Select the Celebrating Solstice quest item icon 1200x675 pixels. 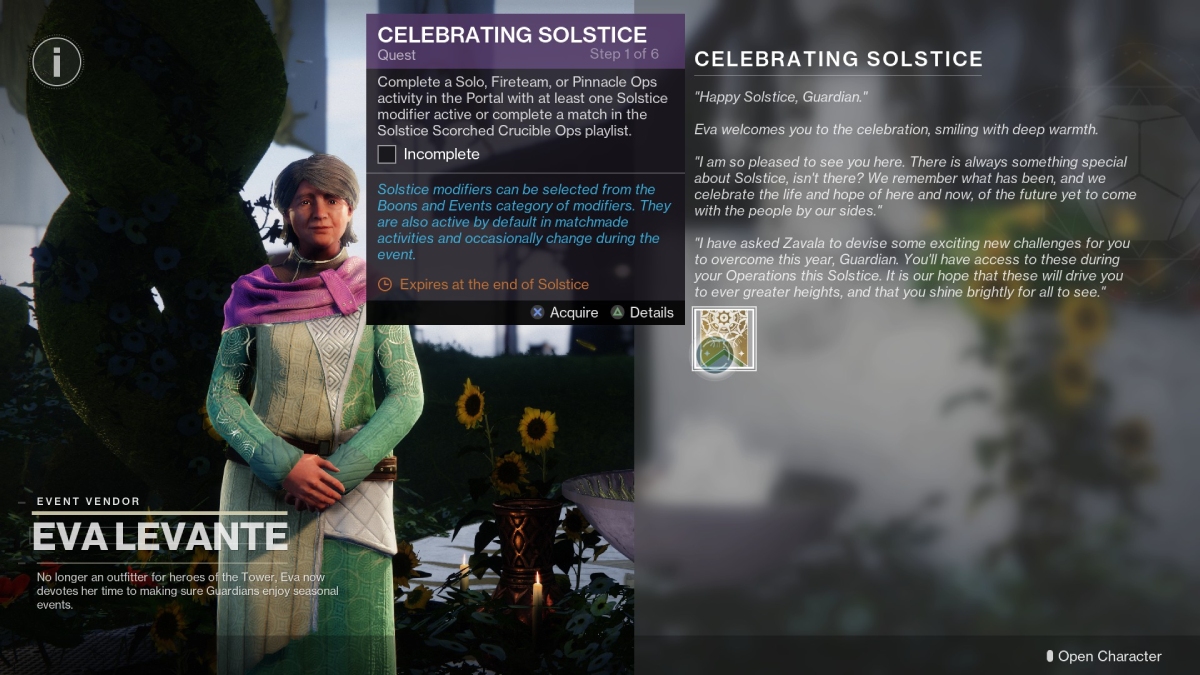point(724,339)
